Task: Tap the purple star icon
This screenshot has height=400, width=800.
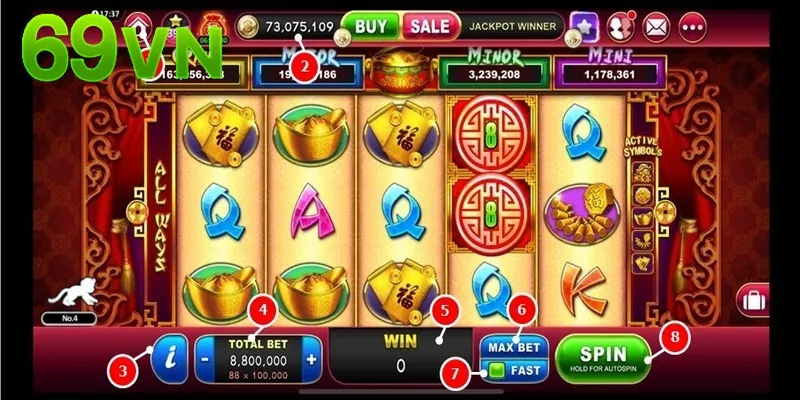Action: click(584, 24)
